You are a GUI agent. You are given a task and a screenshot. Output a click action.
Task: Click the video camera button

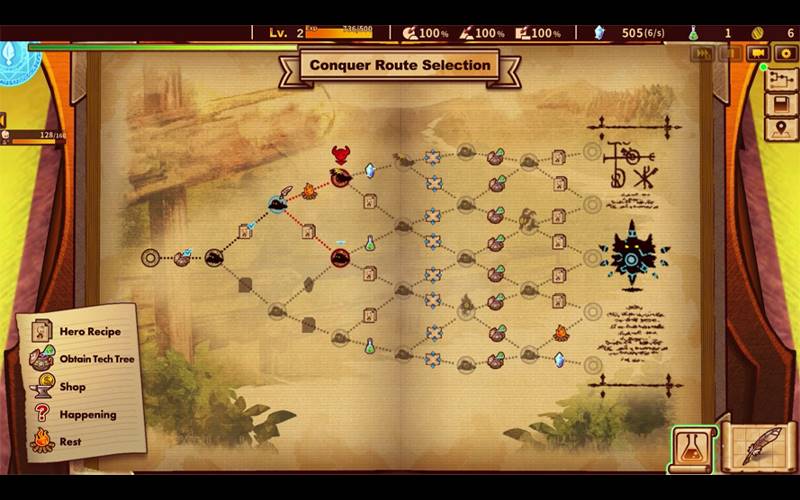point(758,53)
